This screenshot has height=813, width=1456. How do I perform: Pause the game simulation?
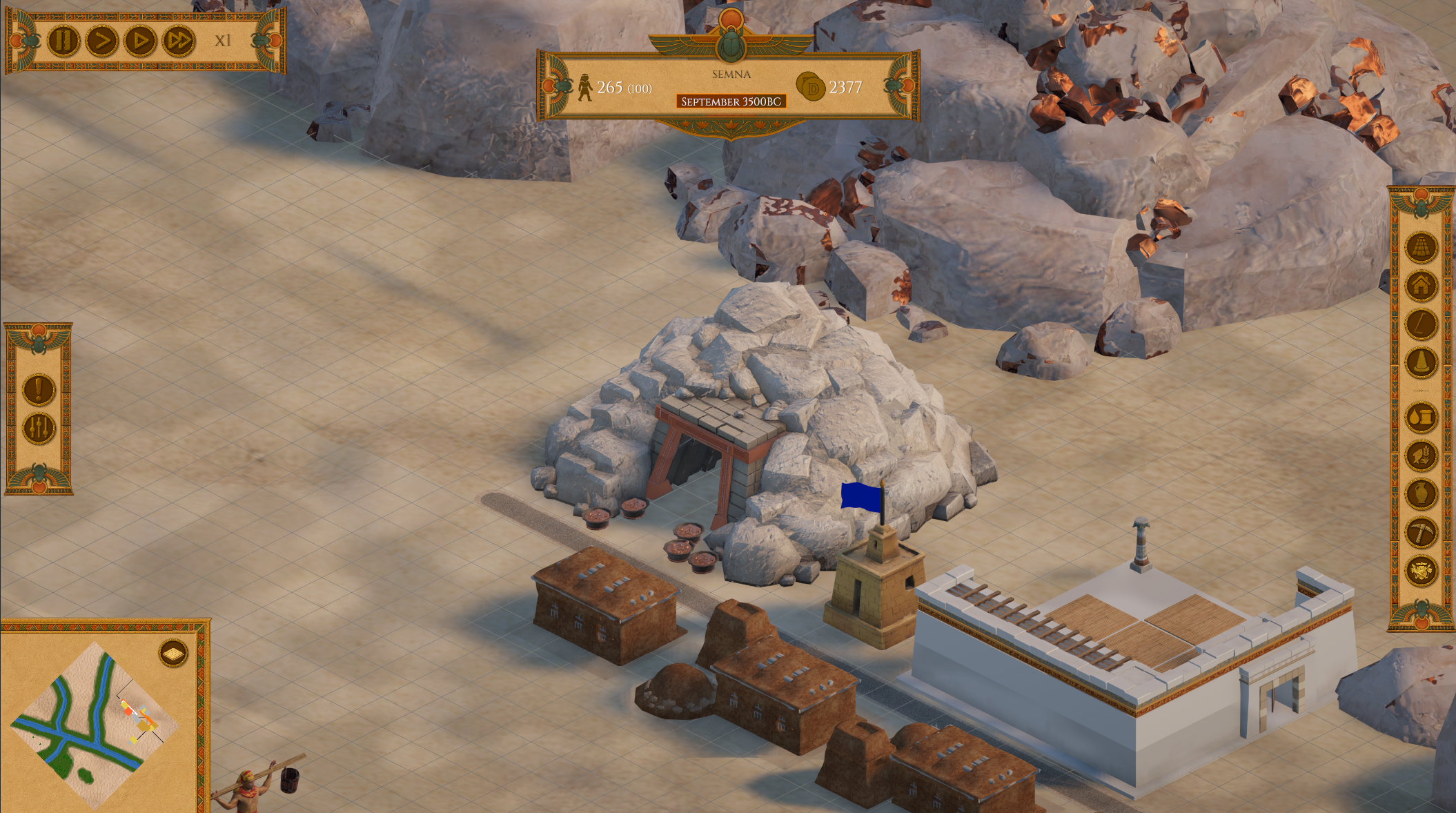tap(63, 39)
